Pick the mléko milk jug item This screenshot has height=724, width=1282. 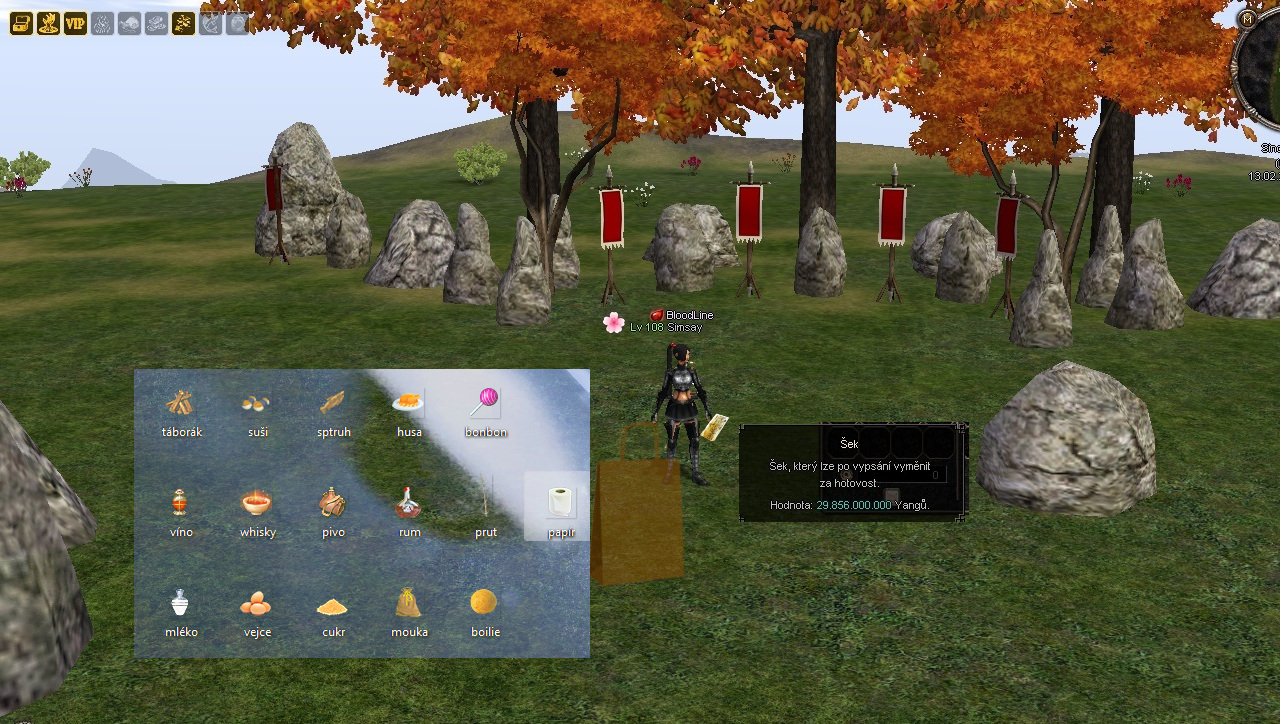click(180, 603)
